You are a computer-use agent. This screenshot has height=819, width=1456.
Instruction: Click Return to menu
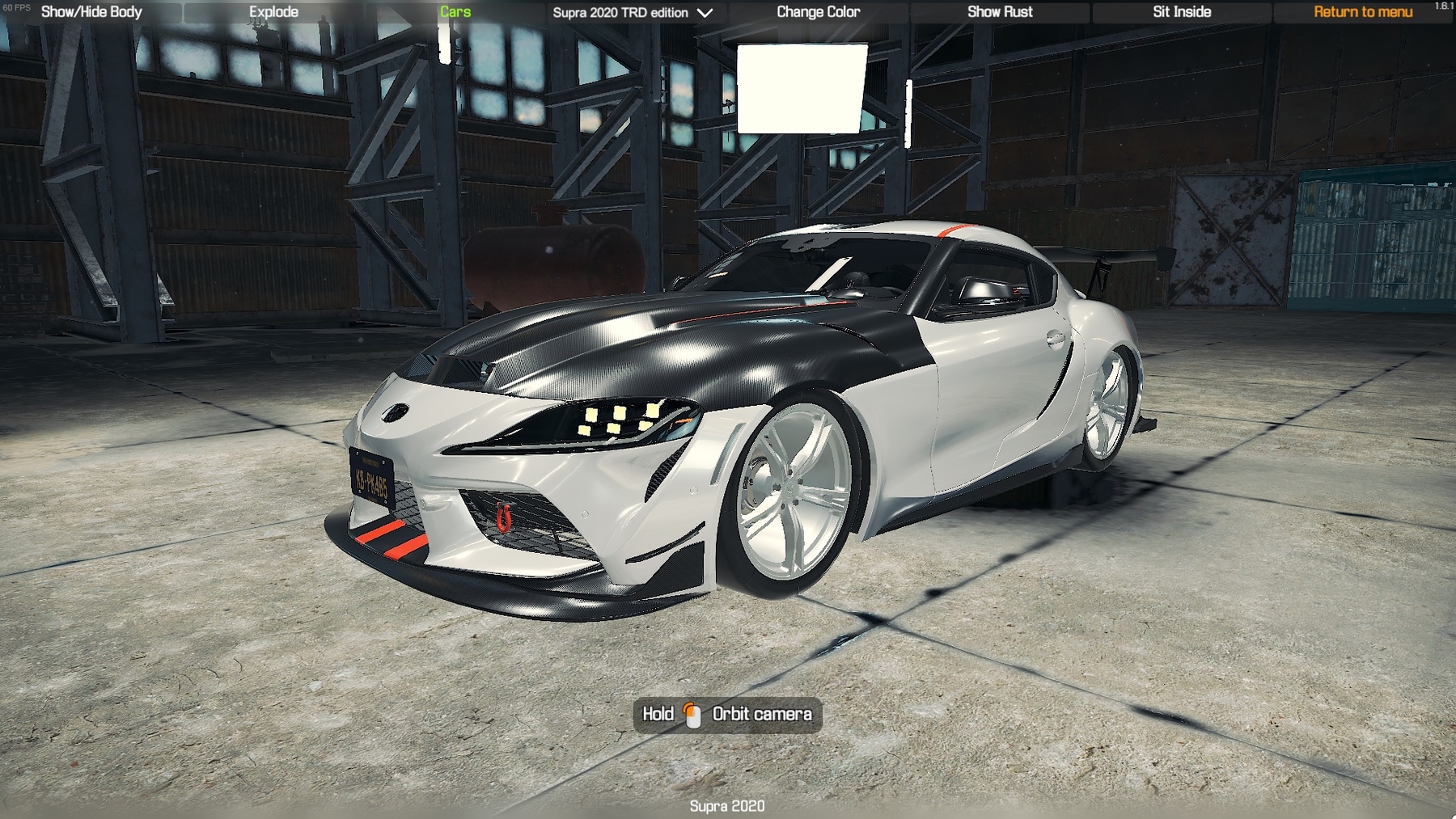pyautogui.click(x=1362, y=12)
